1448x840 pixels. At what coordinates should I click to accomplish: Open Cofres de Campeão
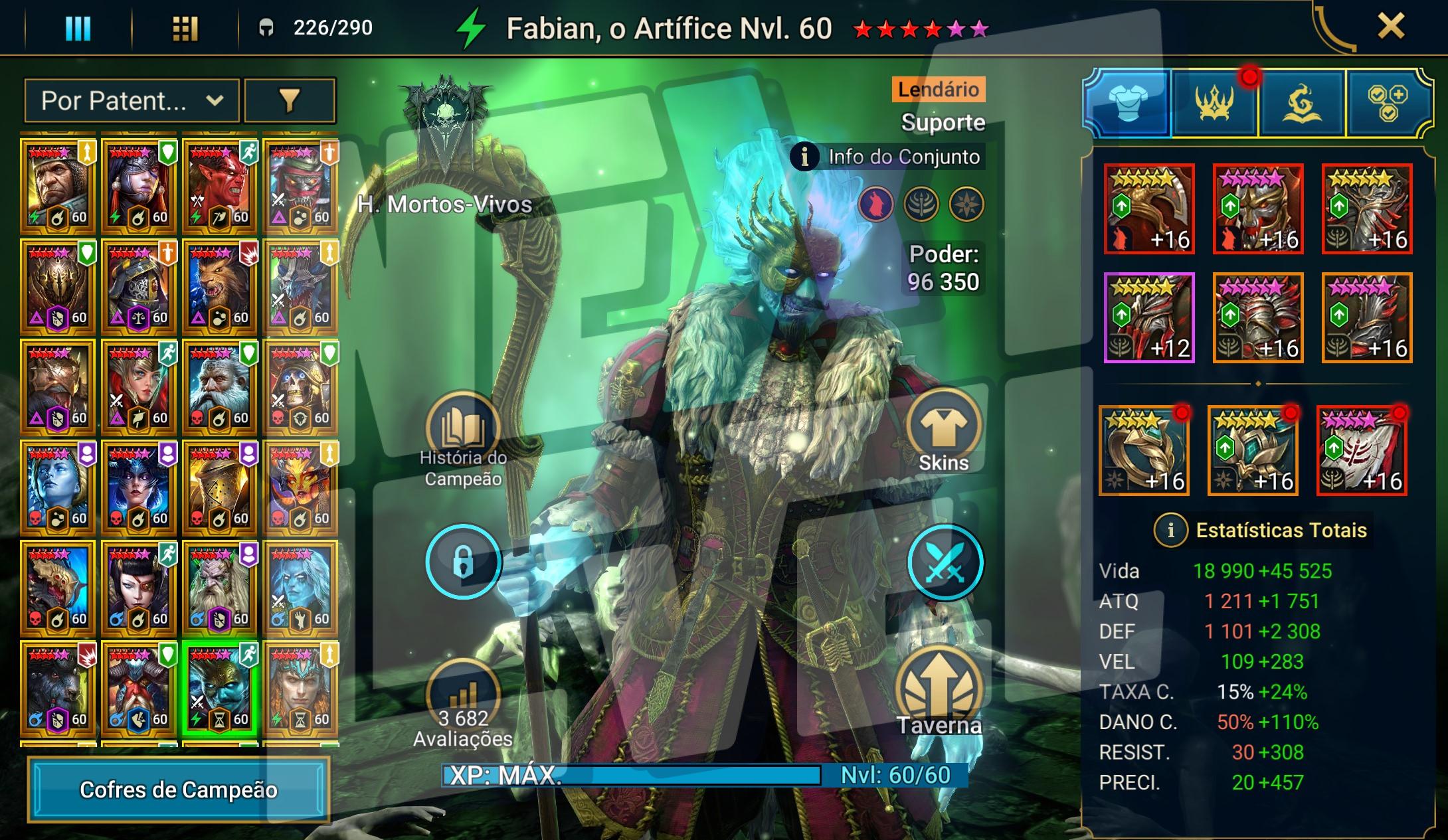coord(178,790)
